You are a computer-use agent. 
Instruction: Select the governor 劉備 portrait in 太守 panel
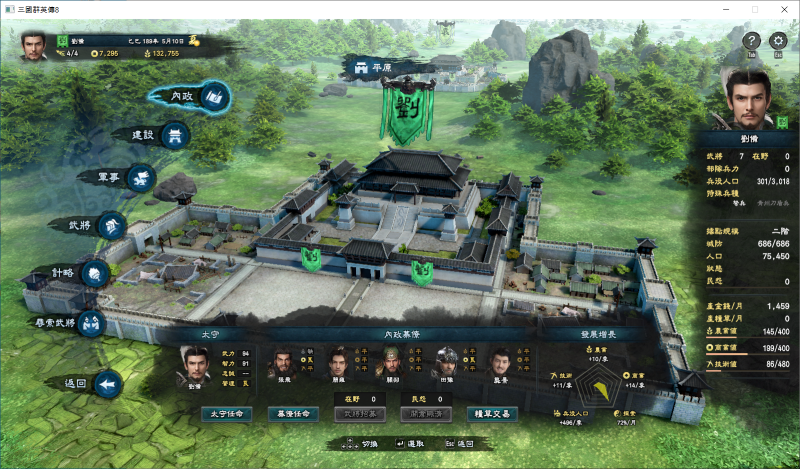coord(190,364)
